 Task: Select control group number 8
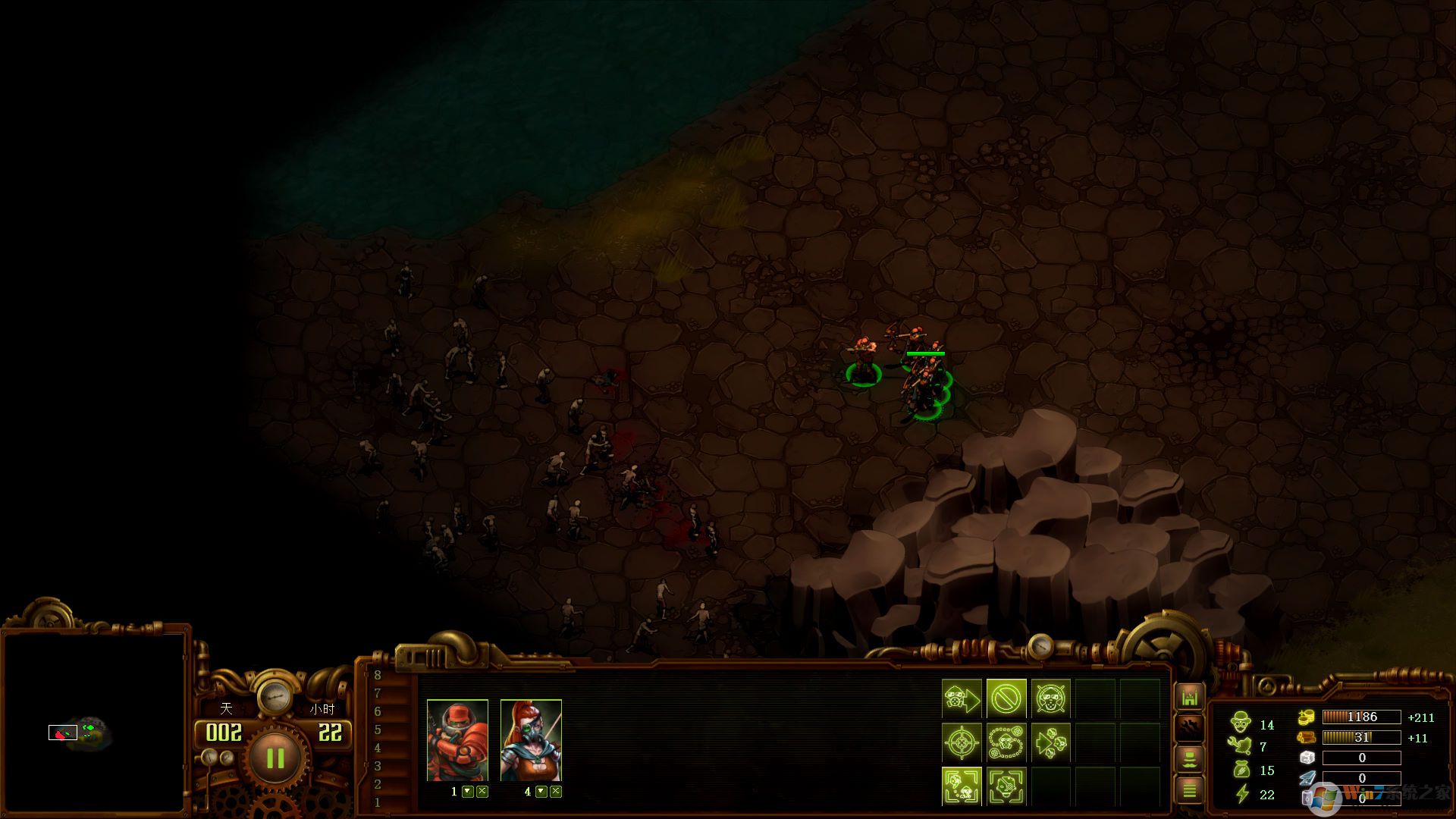pos(378,675)
